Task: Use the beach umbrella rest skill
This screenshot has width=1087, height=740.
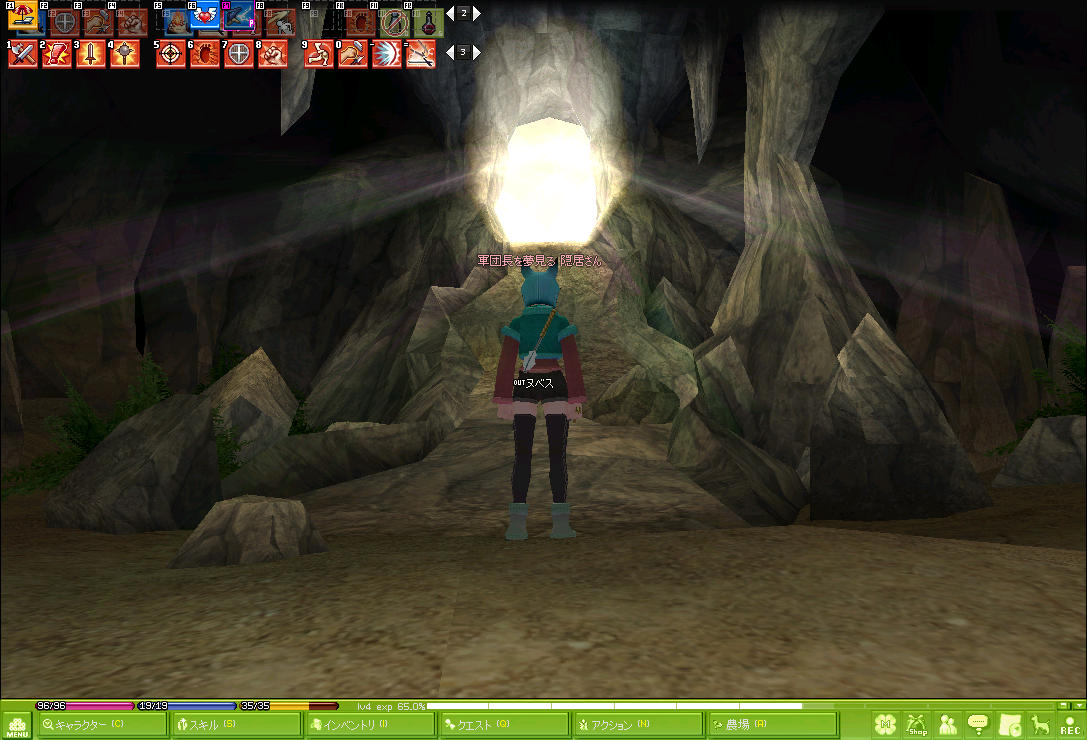Action: [x=22, y=17]
